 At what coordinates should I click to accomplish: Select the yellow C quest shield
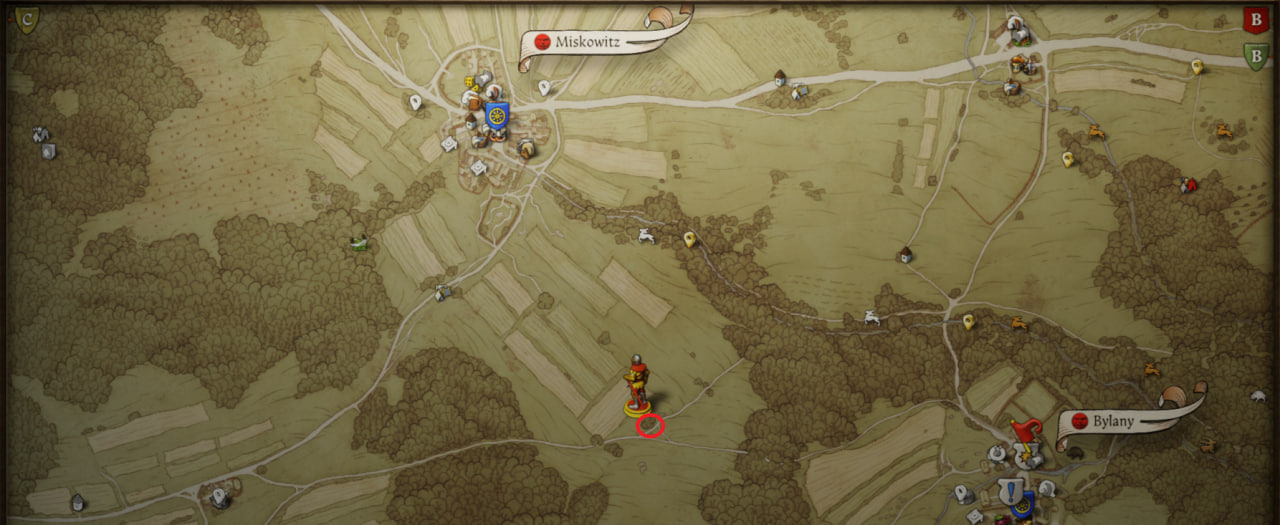(27, 17)
